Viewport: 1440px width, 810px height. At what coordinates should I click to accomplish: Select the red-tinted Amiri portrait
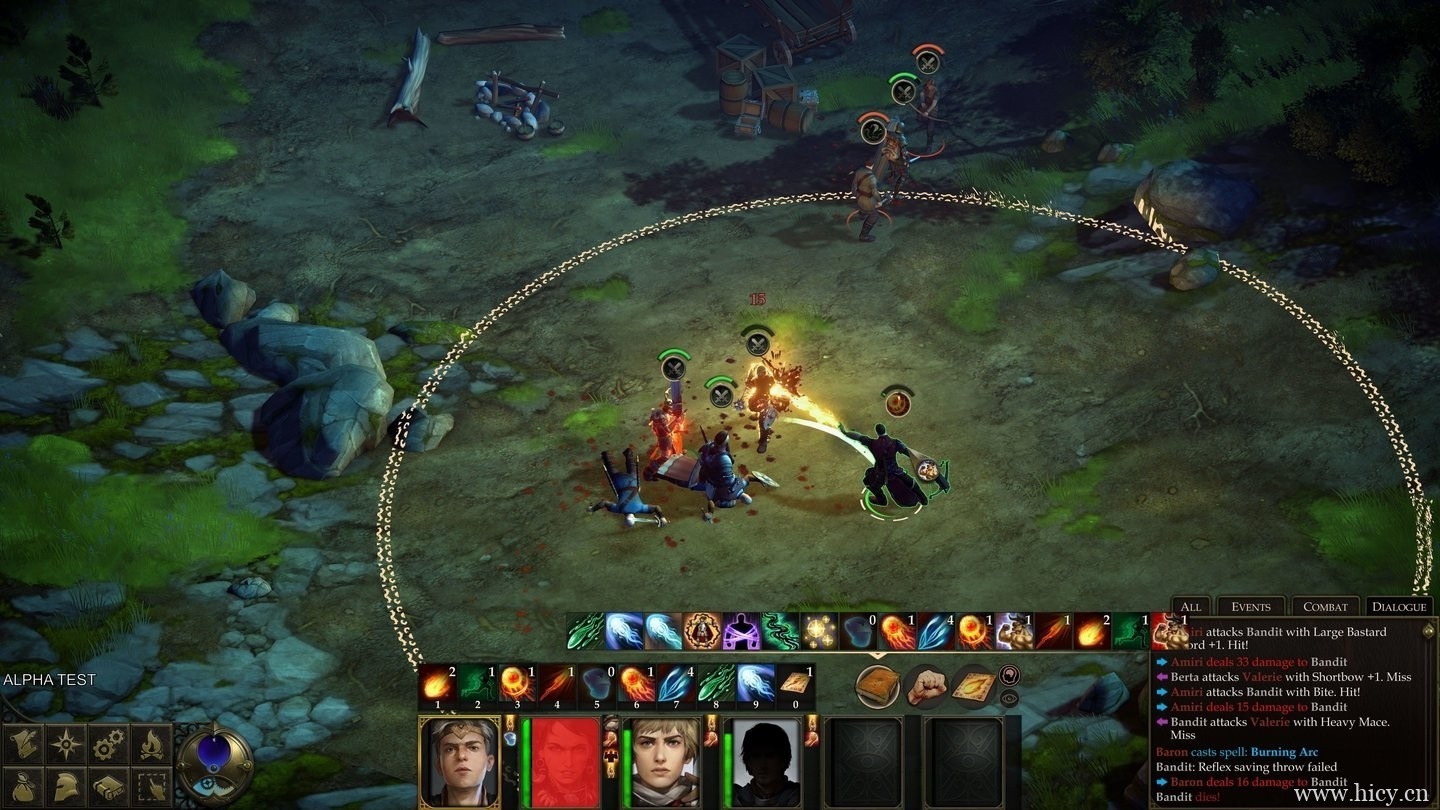pos(564,762)
